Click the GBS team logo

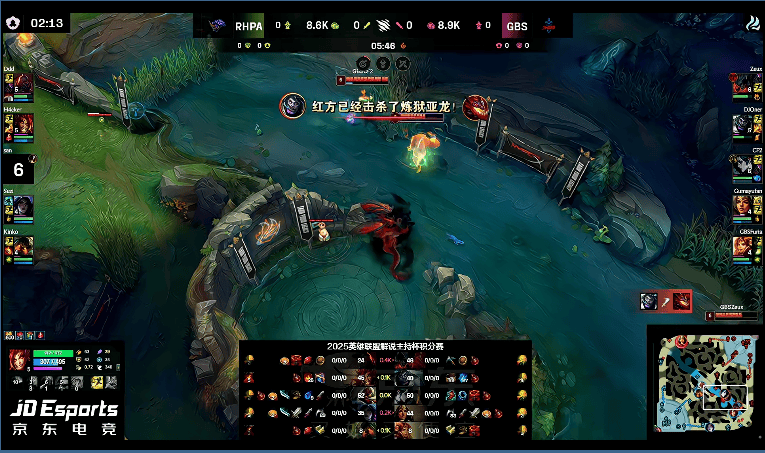pos(547,27)
